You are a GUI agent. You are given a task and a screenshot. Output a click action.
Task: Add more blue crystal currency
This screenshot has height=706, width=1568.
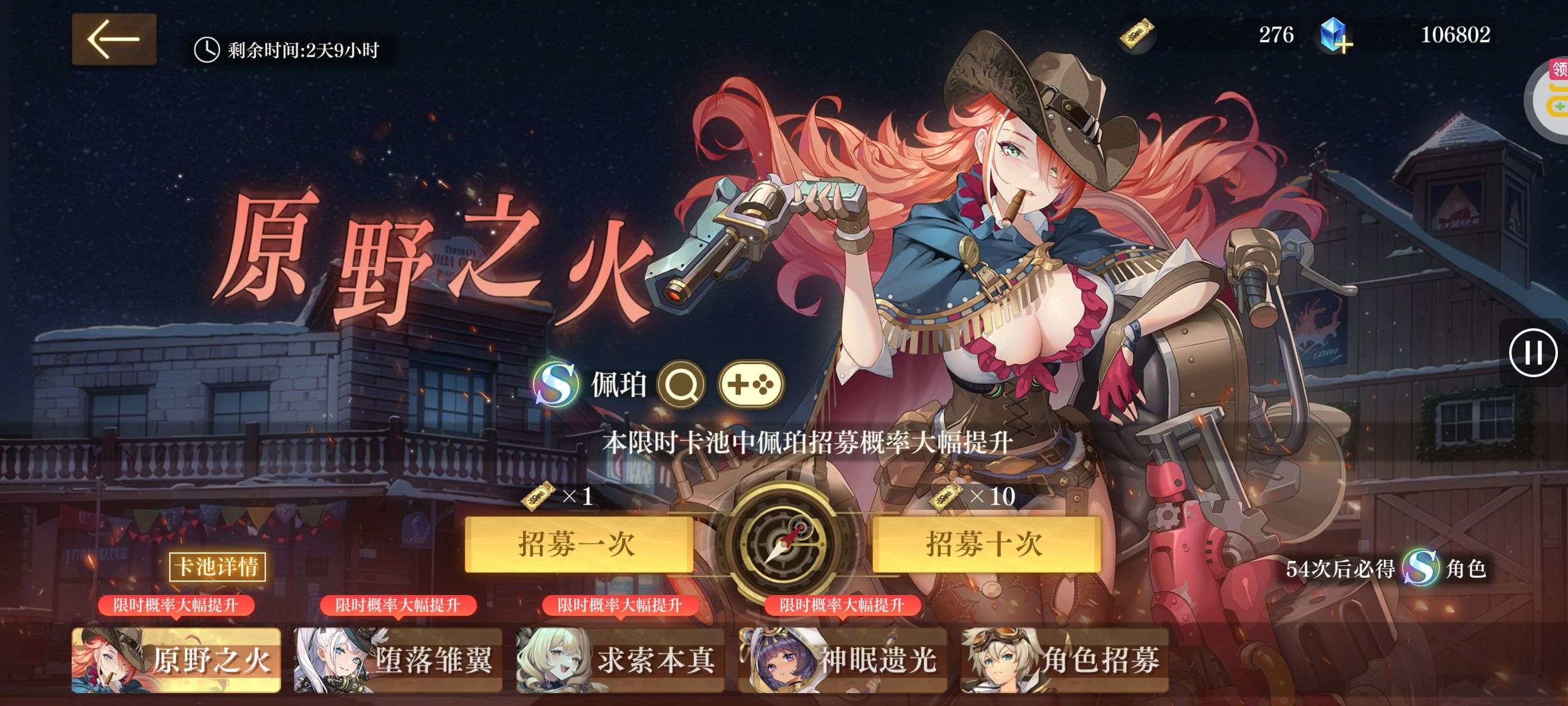click(x=1336, y=36)
